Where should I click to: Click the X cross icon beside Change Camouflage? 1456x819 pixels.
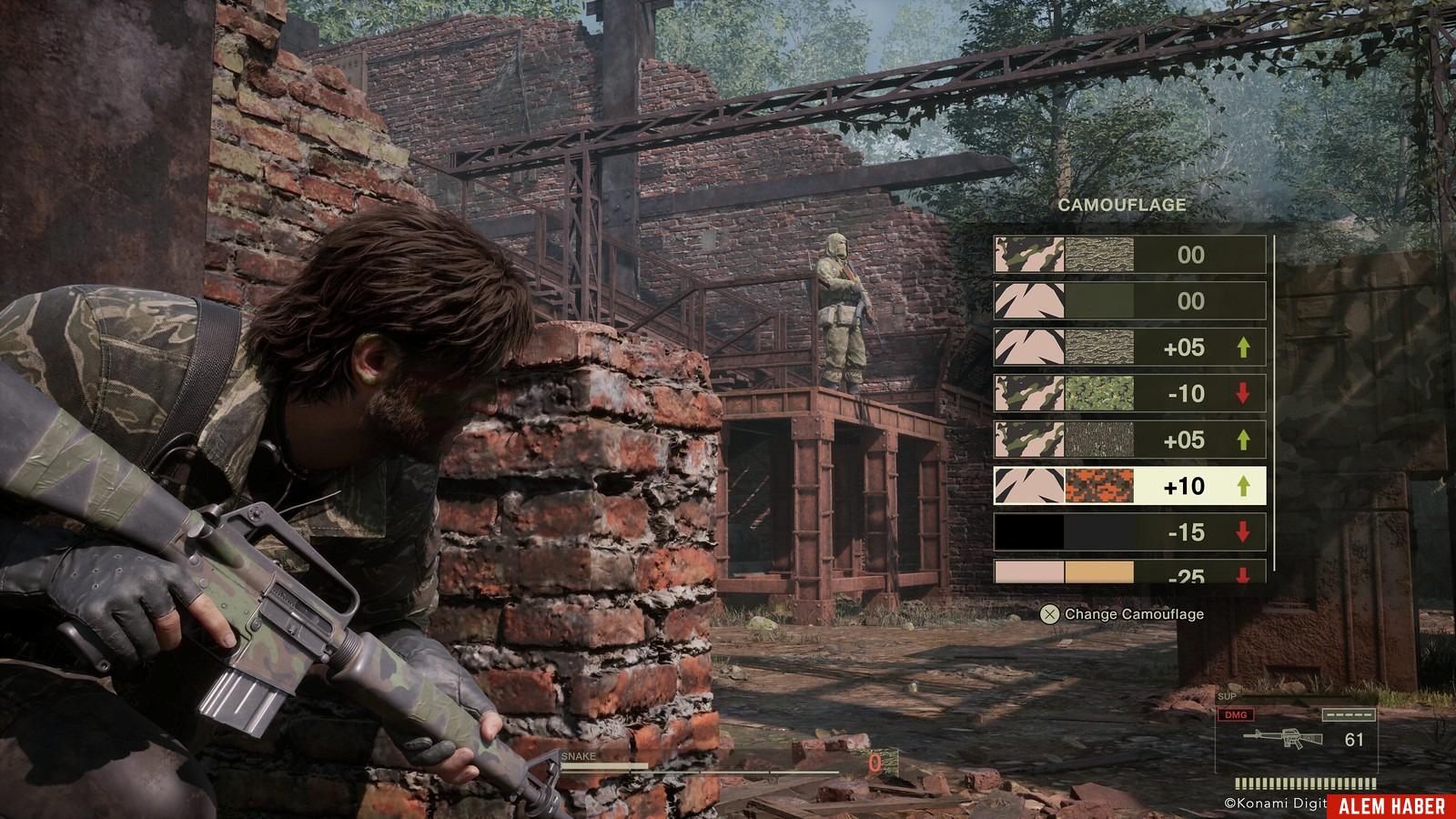point(1048,615)
